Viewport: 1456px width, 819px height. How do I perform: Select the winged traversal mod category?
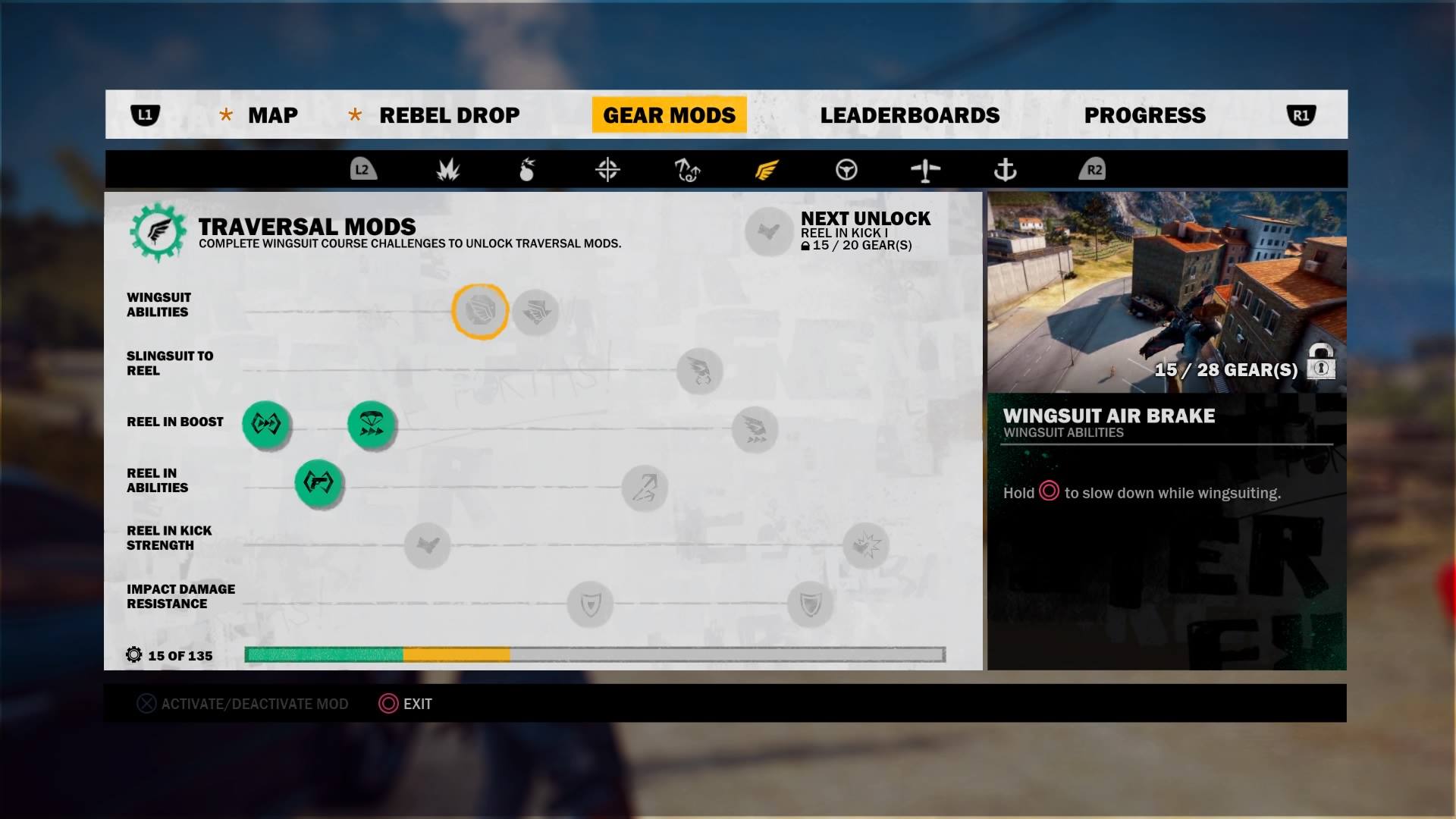point(767,170)
